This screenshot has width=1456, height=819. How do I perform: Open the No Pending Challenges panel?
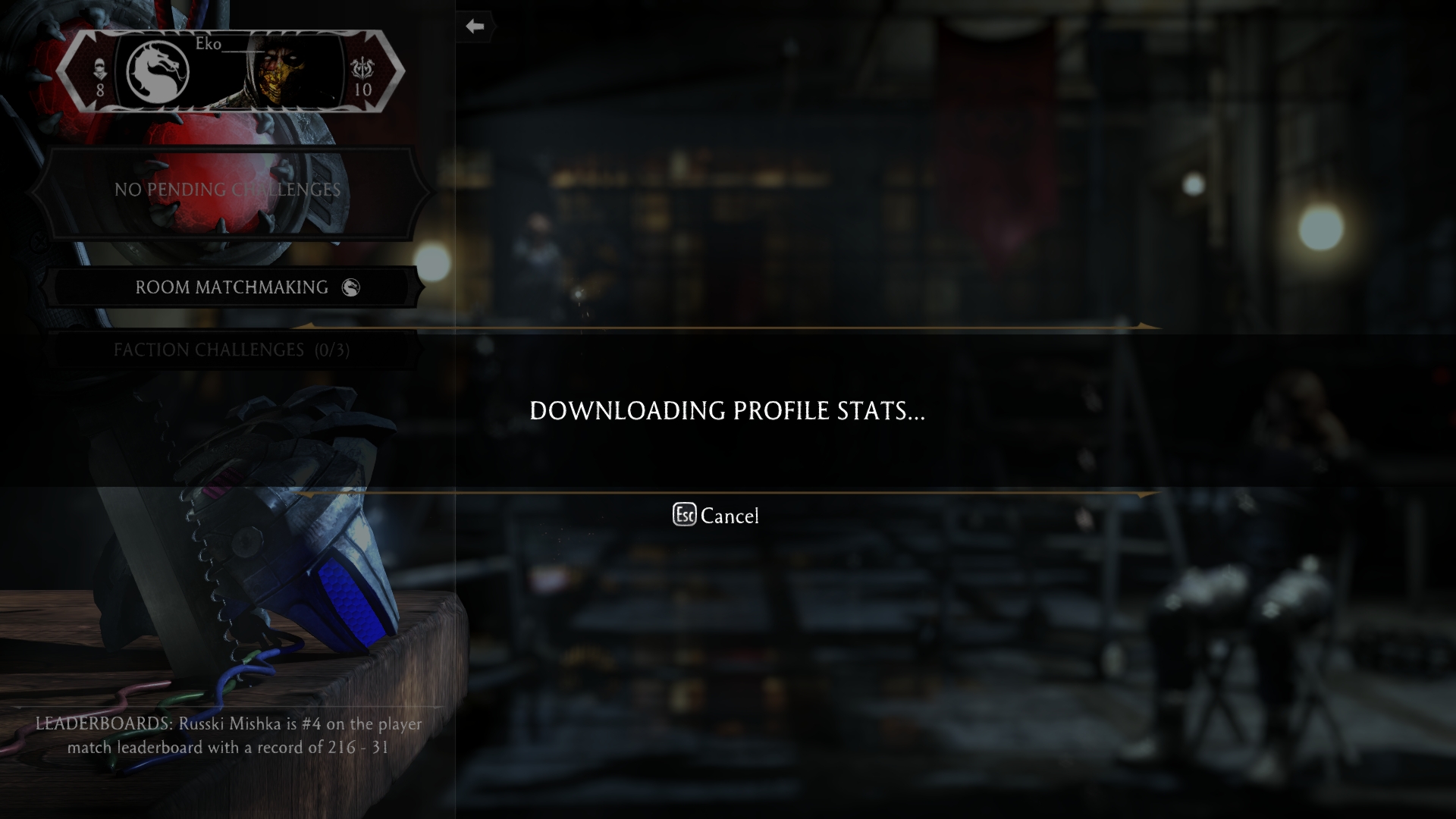pyautogui.click(x=227, y=190)
